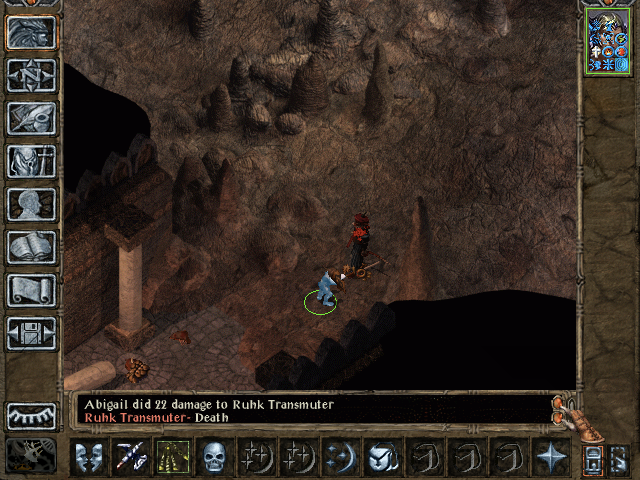Image resolution: width=640 pixels, height=480 pixels.
Task: Toggle the party AI lantern
Action: click(593, 459)
